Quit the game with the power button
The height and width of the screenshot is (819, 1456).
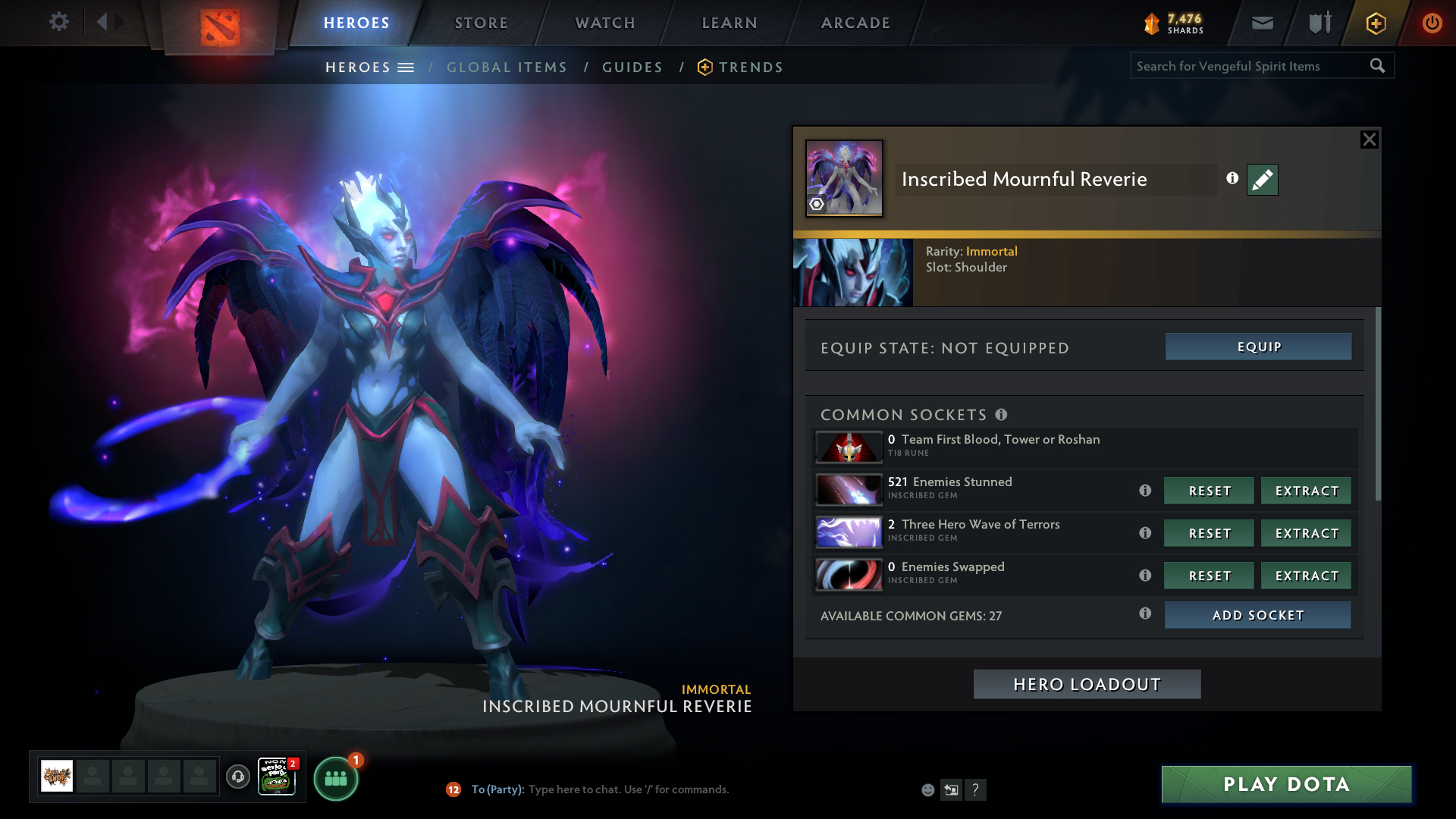(x=1432, y=23)
